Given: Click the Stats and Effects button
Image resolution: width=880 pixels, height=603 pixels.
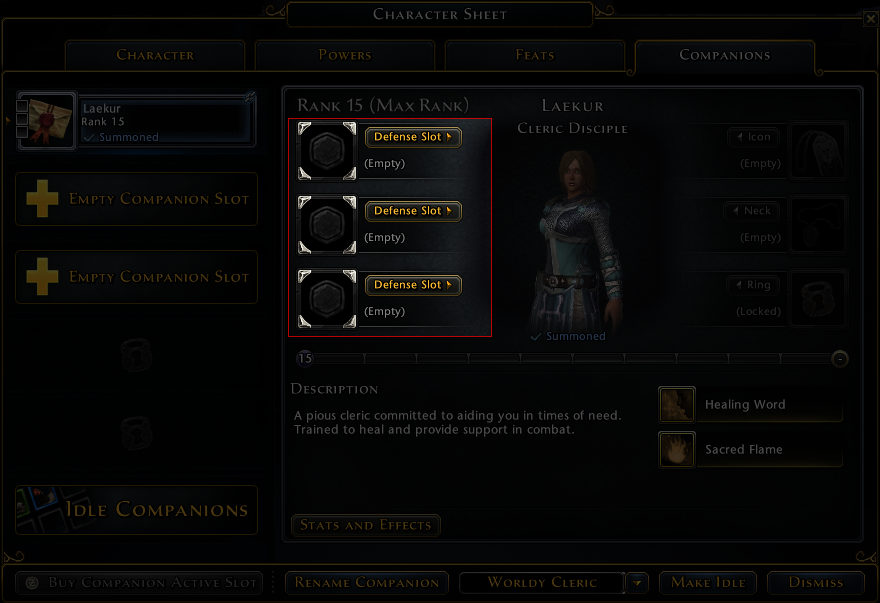Looking at the screenshot, I should 365,525.
